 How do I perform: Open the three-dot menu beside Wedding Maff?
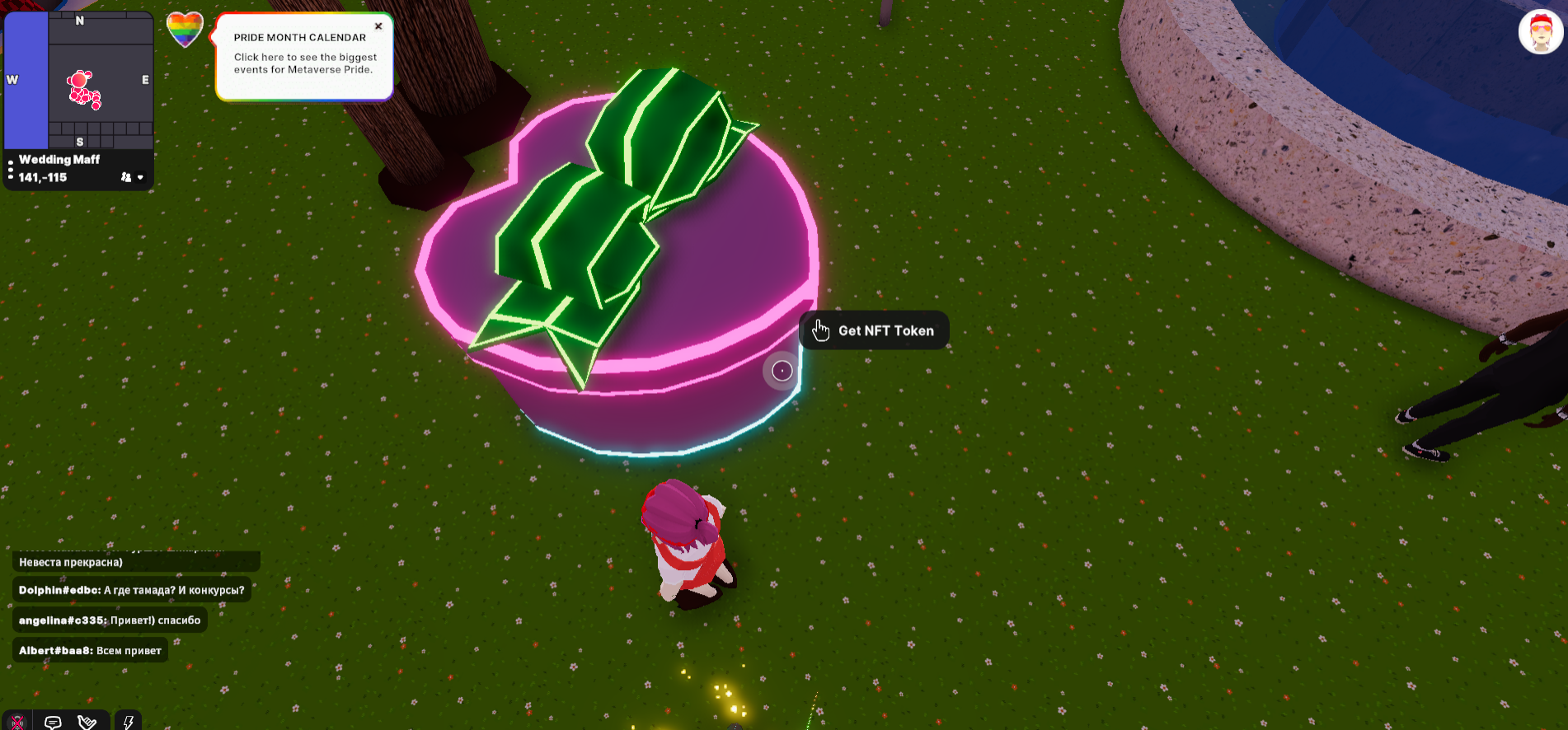11,170
